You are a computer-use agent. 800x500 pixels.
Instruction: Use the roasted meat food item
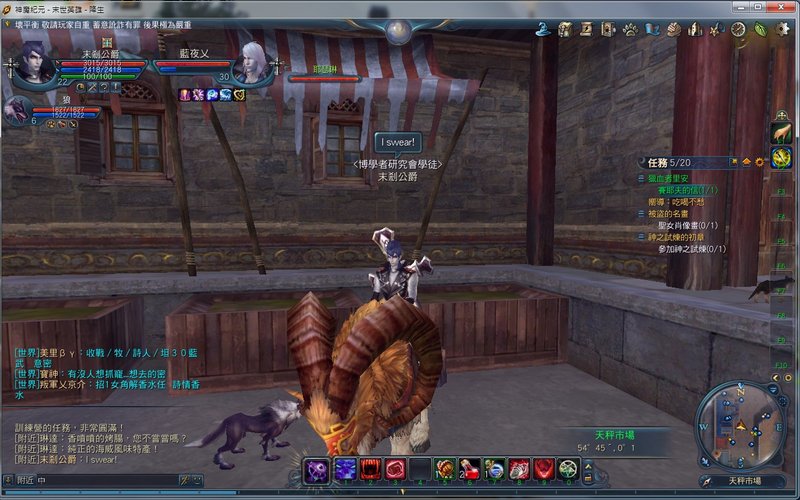pos(444,469)
